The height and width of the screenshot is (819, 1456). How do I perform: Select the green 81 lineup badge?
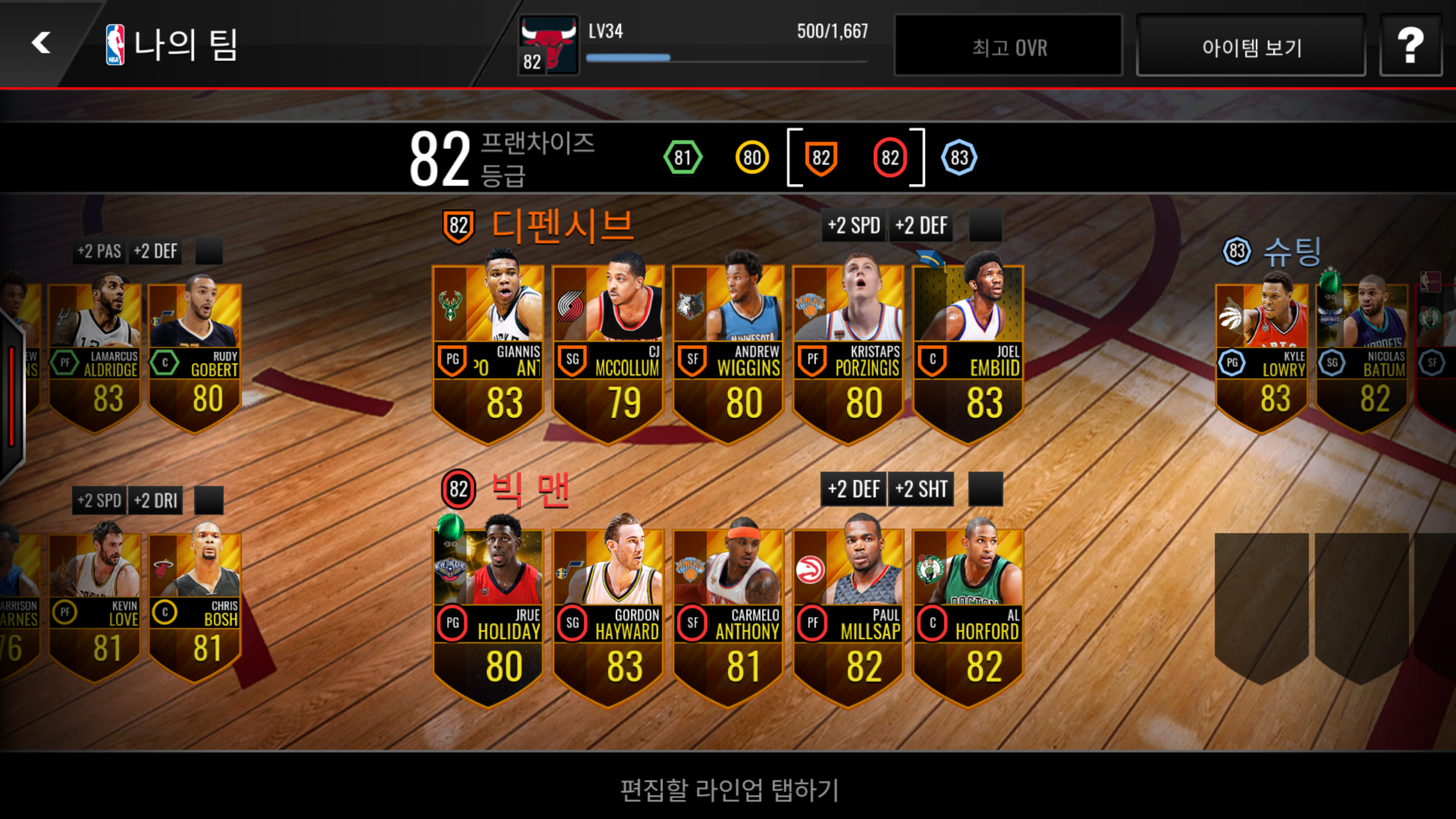click(682, 158)
